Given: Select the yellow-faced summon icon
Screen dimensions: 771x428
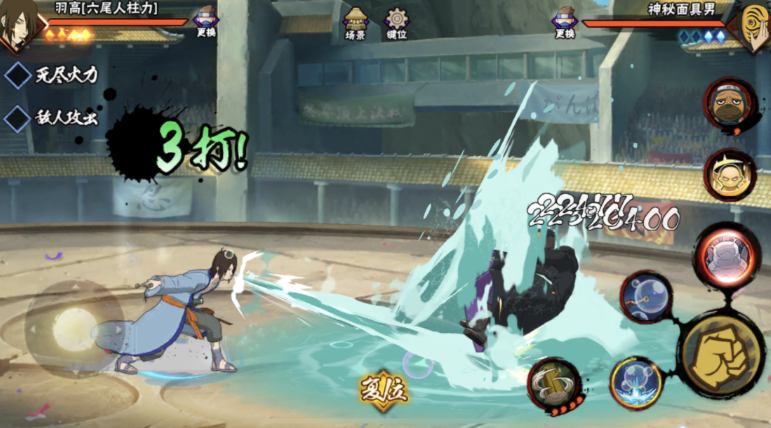Looking at the screenshot, I should [729, 175].
